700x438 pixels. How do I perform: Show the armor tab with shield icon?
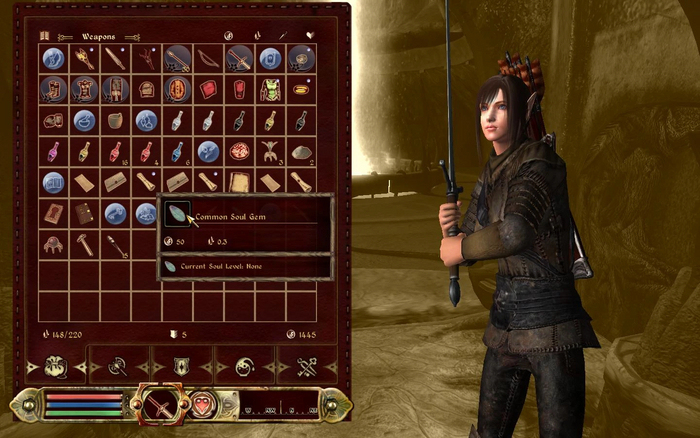click(181, 367)
